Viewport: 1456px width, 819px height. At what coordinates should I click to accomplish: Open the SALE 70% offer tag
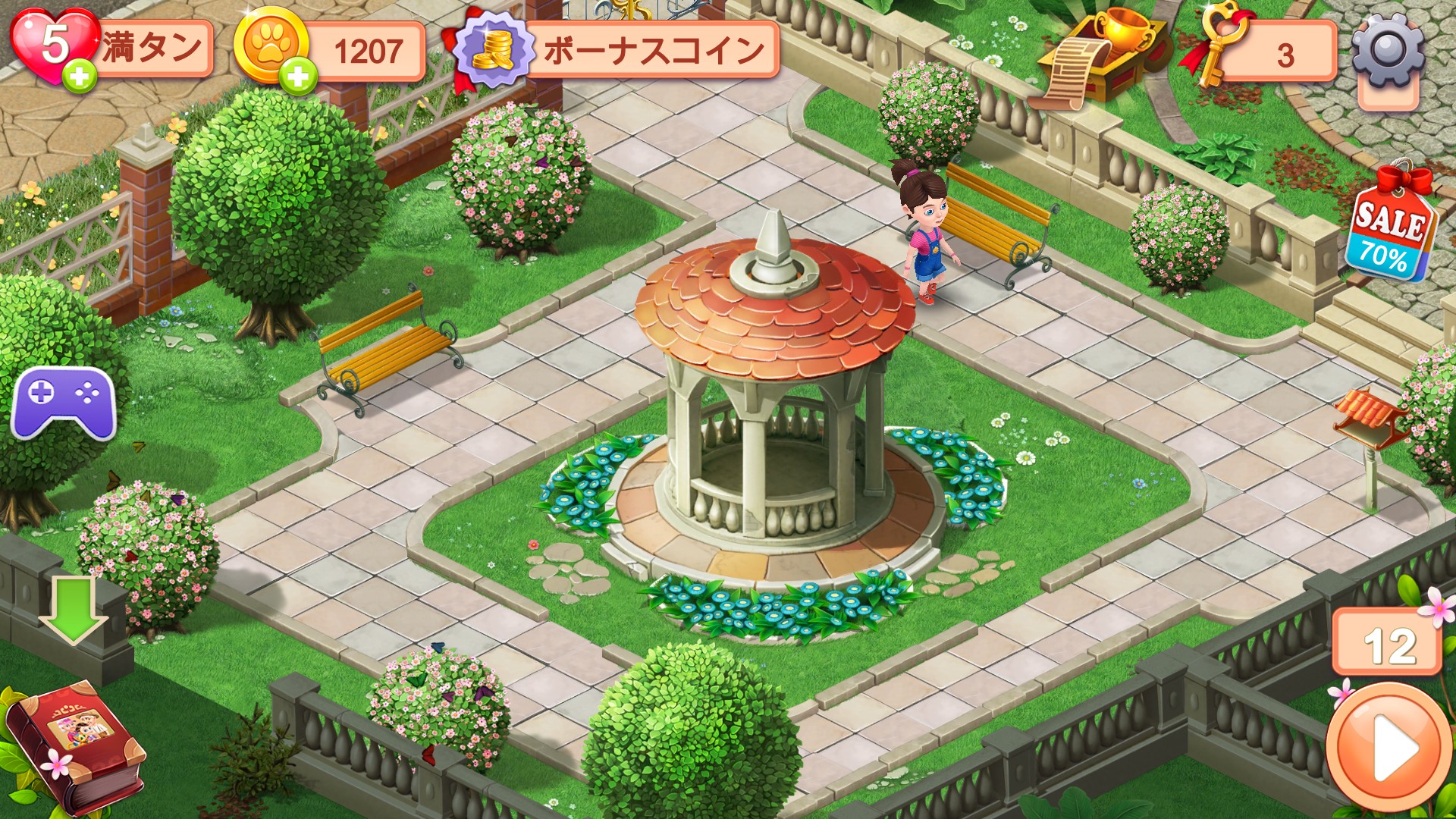point(1389,229)
